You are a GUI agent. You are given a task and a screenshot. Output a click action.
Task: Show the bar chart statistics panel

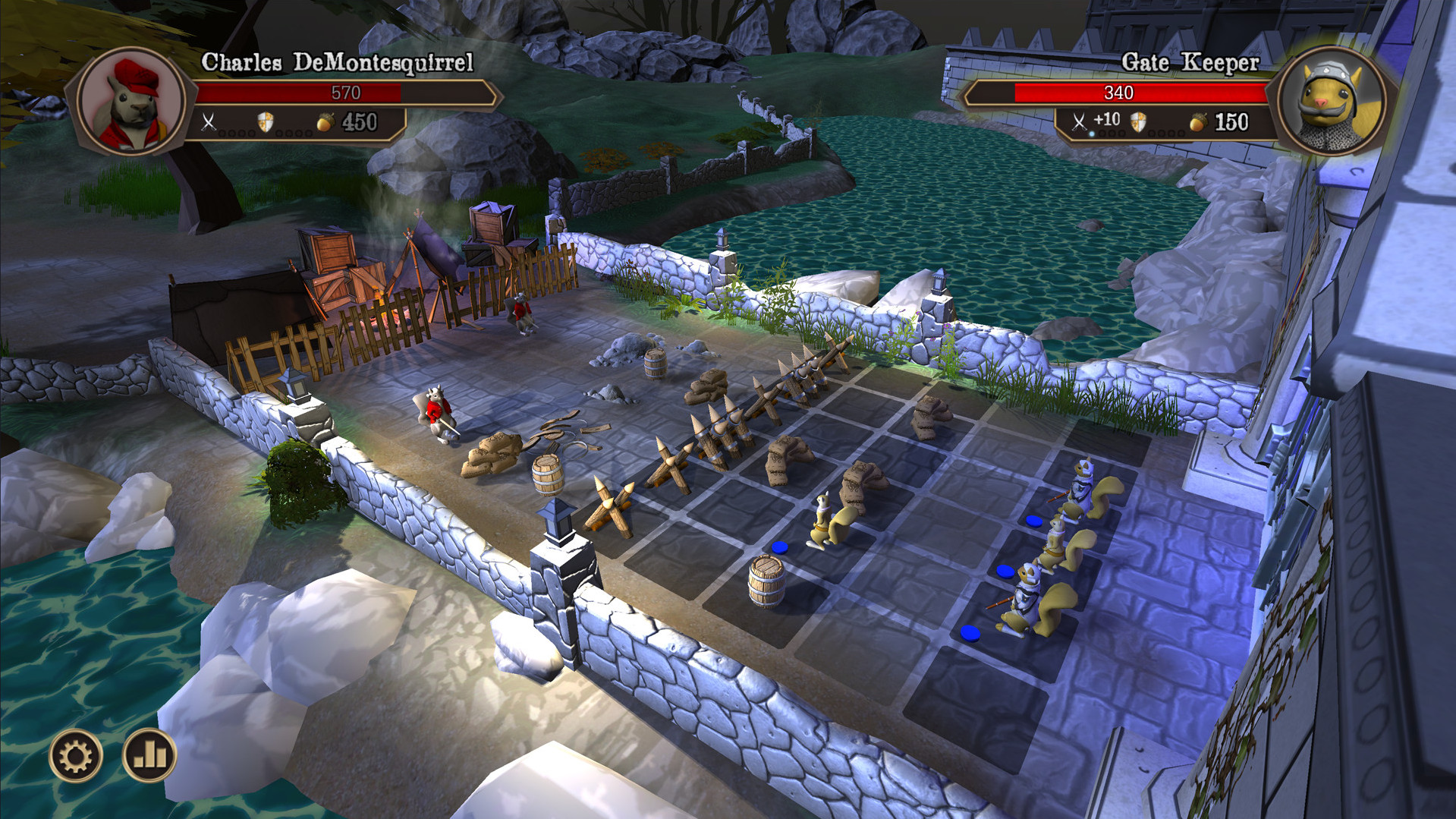click(149, 756)
